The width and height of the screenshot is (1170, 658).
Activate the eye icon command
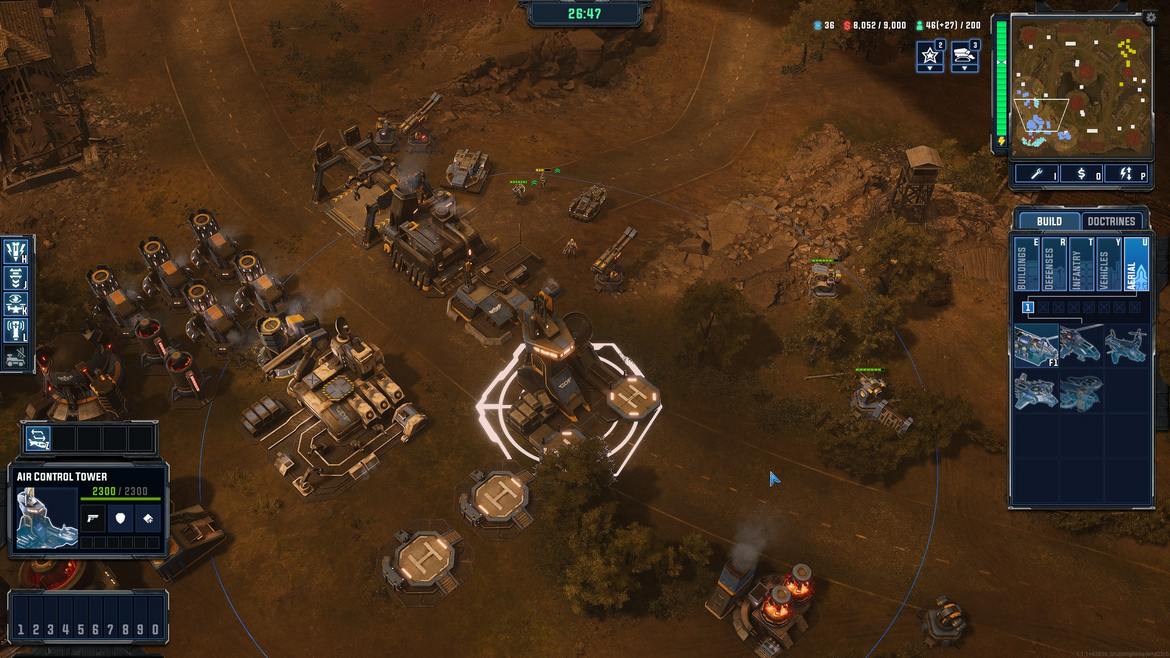(x=16, y=303)
